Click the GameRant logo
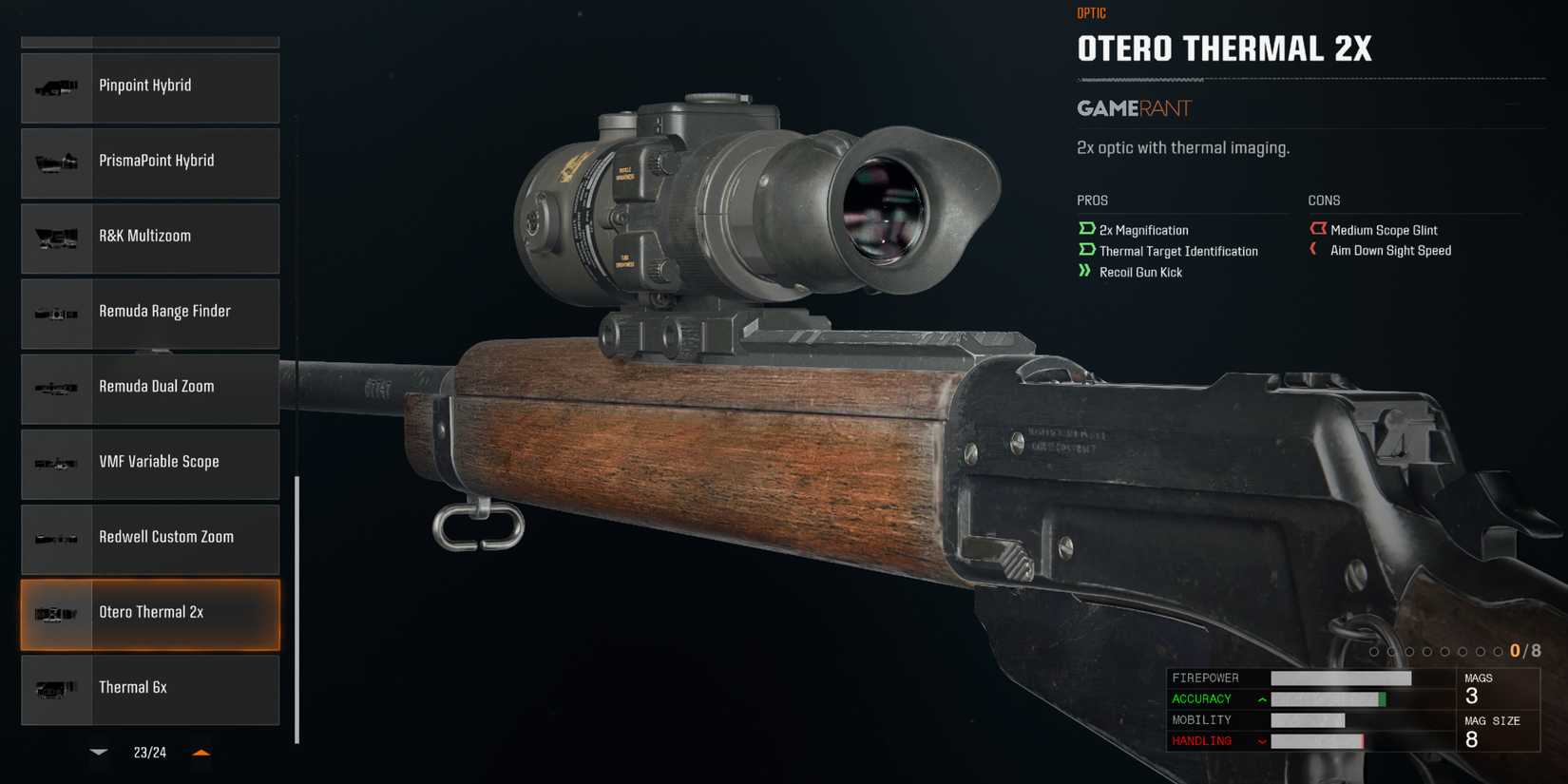The height and width of the screenshot is (784, 1568). point(1133,107)
